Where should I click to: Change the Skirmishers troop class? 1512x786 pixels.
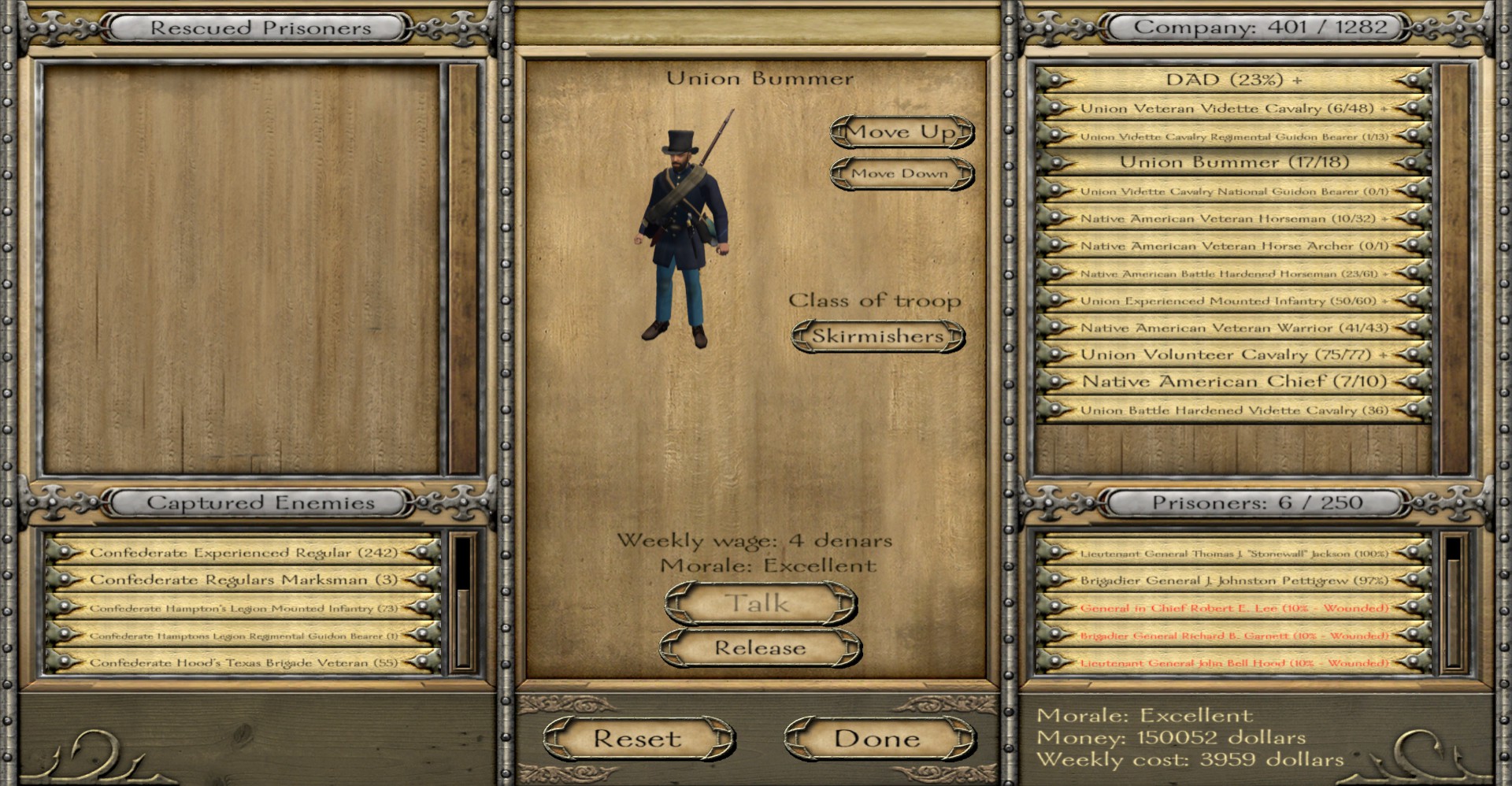[877, 336]
